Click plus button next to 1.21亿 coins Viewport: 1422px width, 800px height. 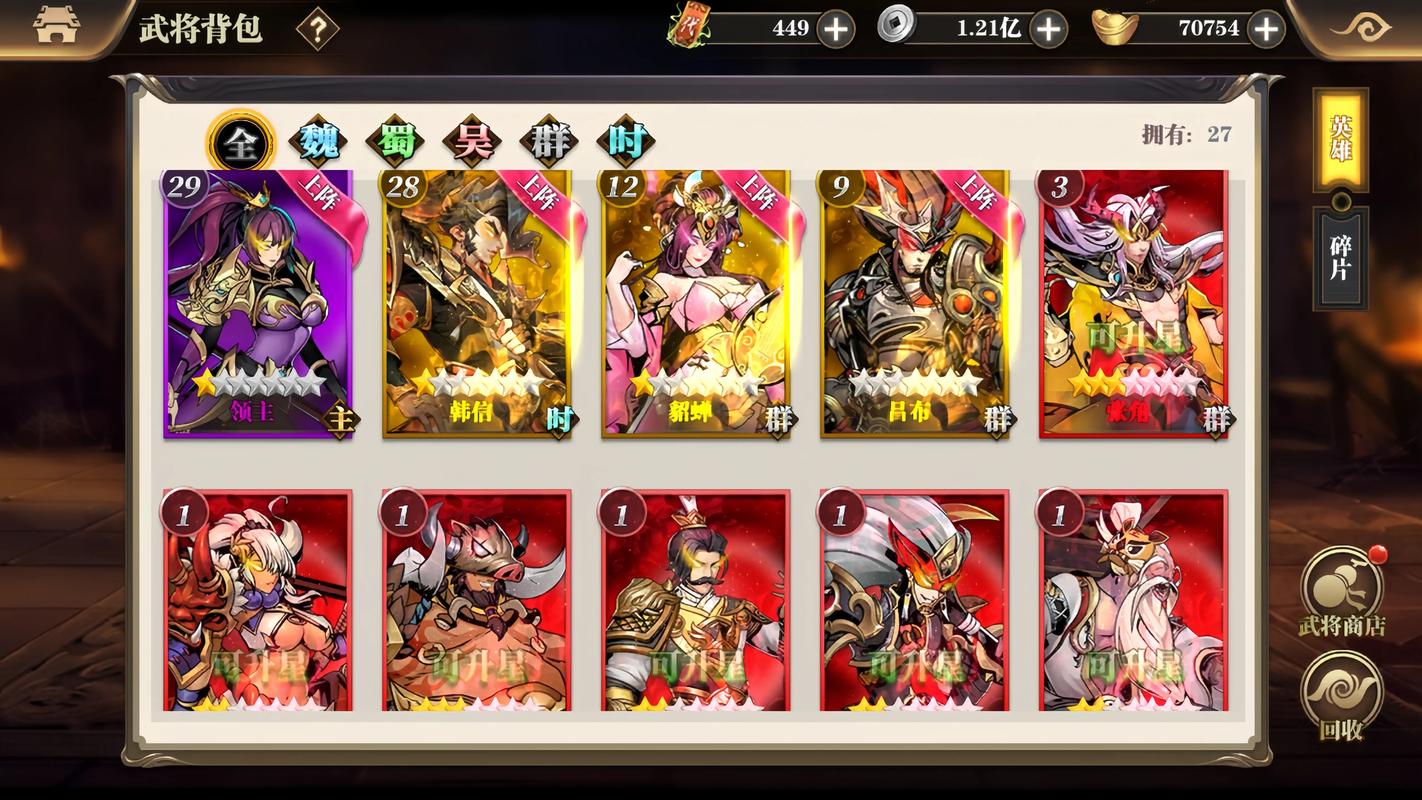point(1048,28)
